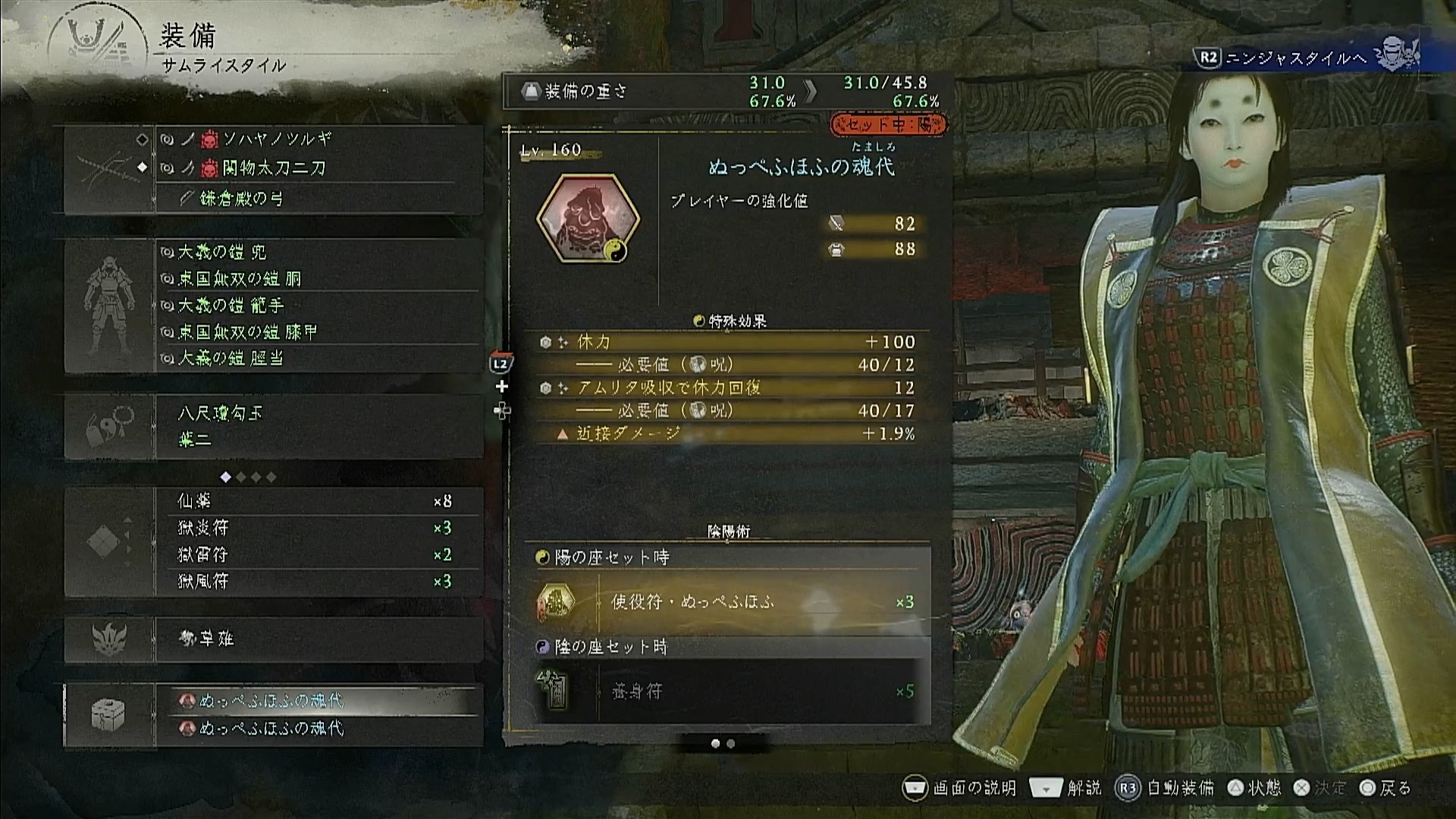Select the 東国無双の鎧 膝甲 leg armor
This screenshot has height=819, width=1456.
click(x=247, y=332)
